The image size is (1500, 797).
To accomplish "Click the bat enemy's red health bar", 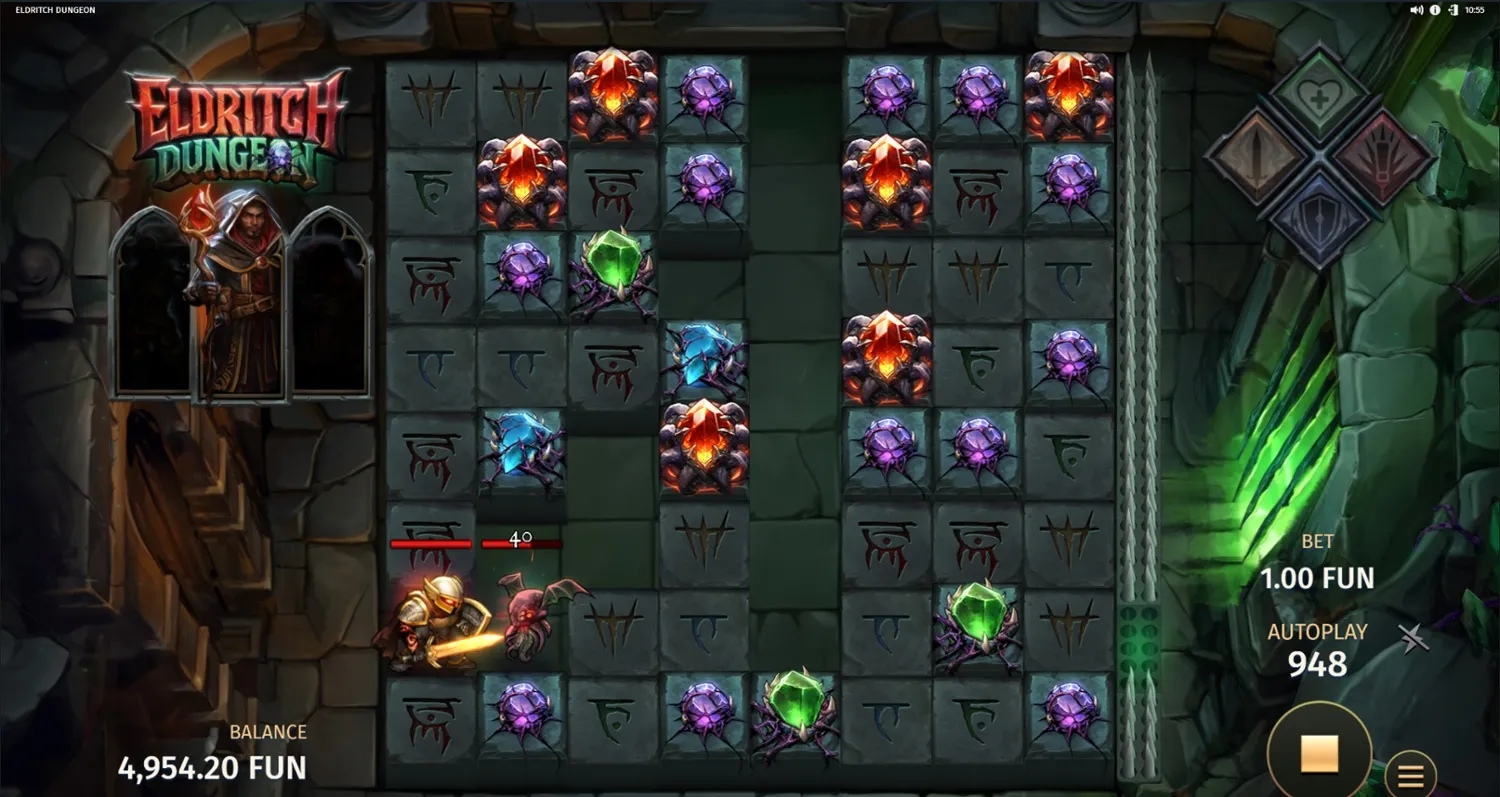I will (520, 543).
